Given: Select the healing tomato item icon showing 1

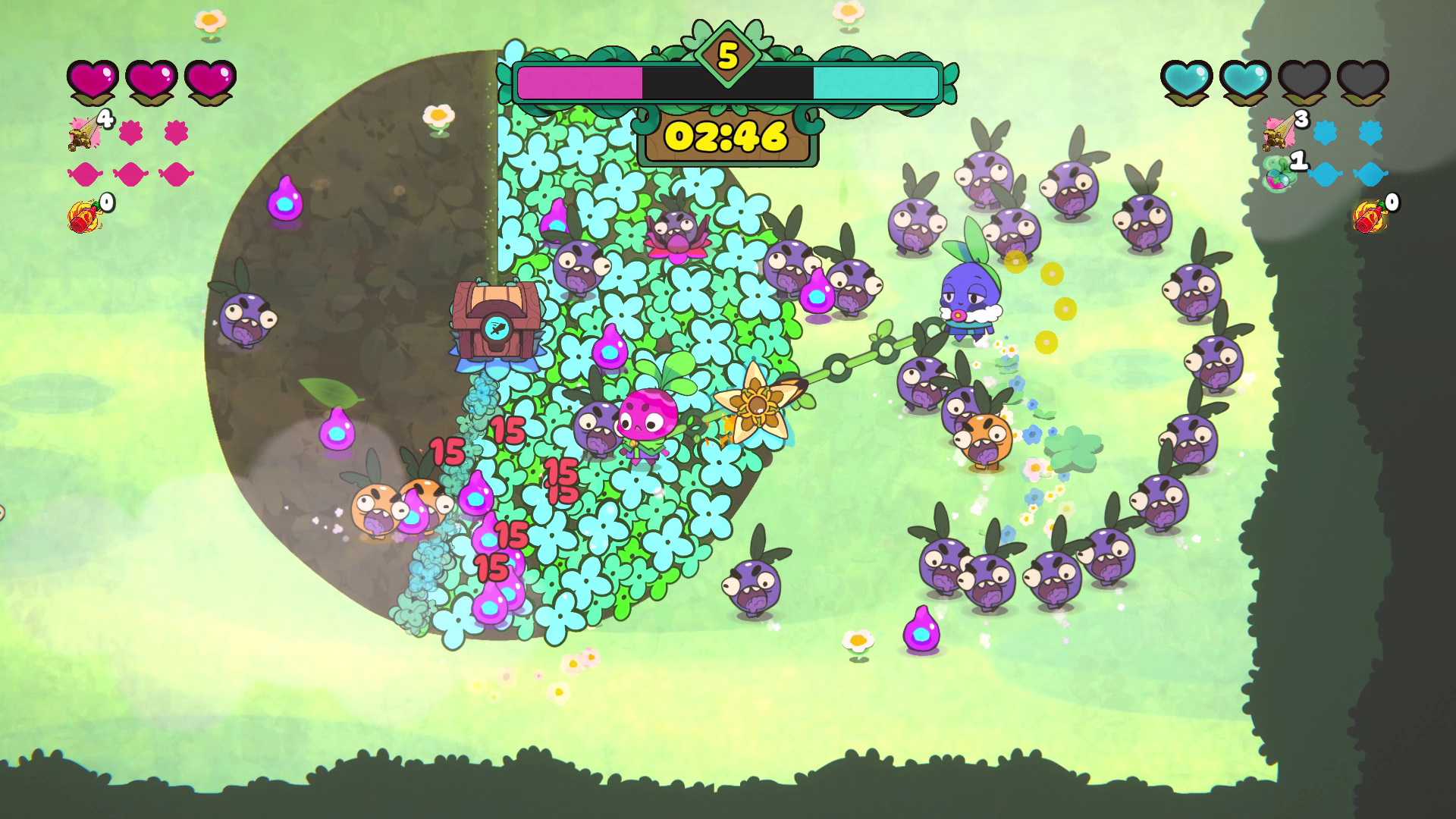Looking at the screenshot, I should [x=1277, y=174].
